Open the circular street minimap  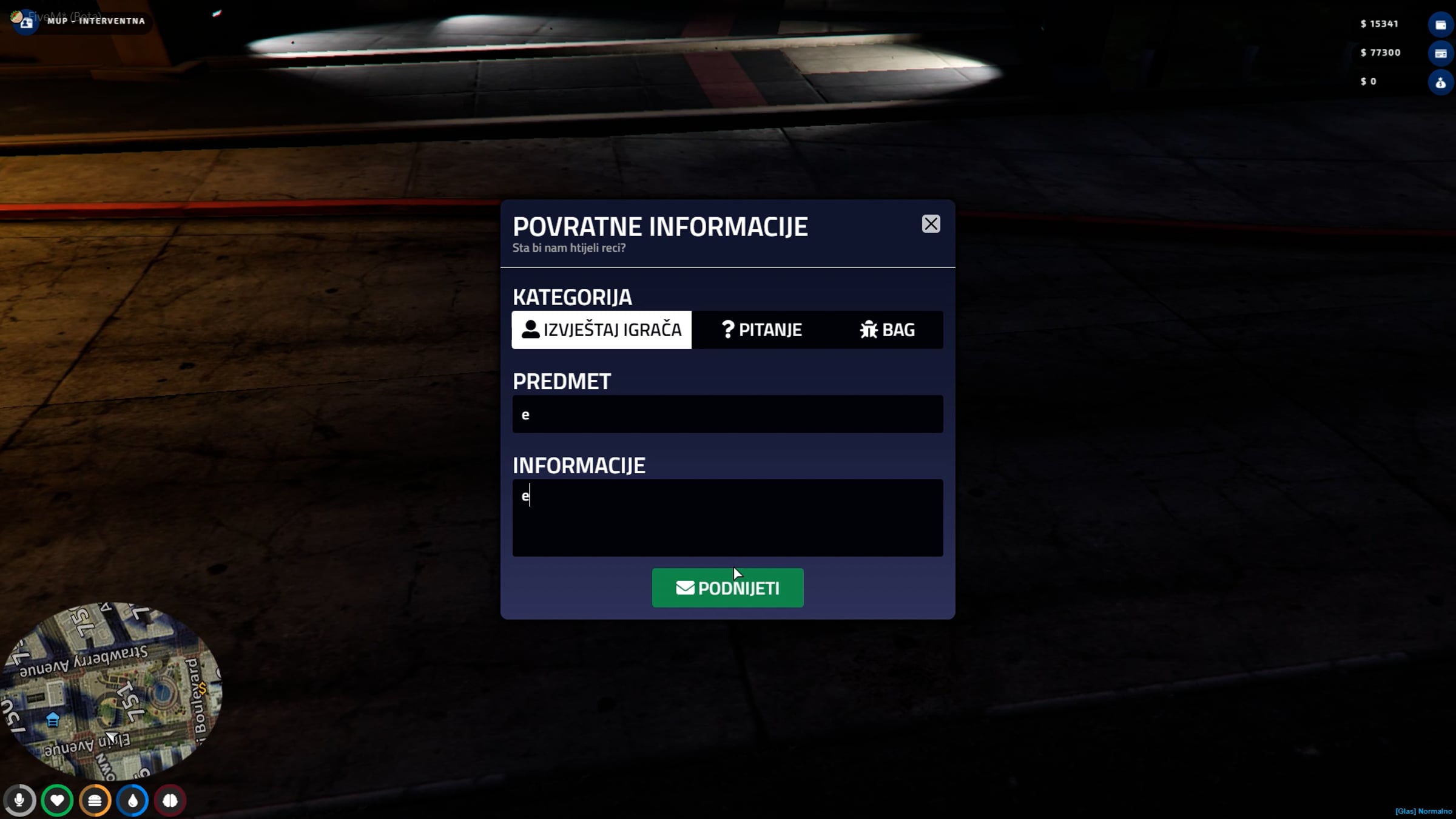112,690
